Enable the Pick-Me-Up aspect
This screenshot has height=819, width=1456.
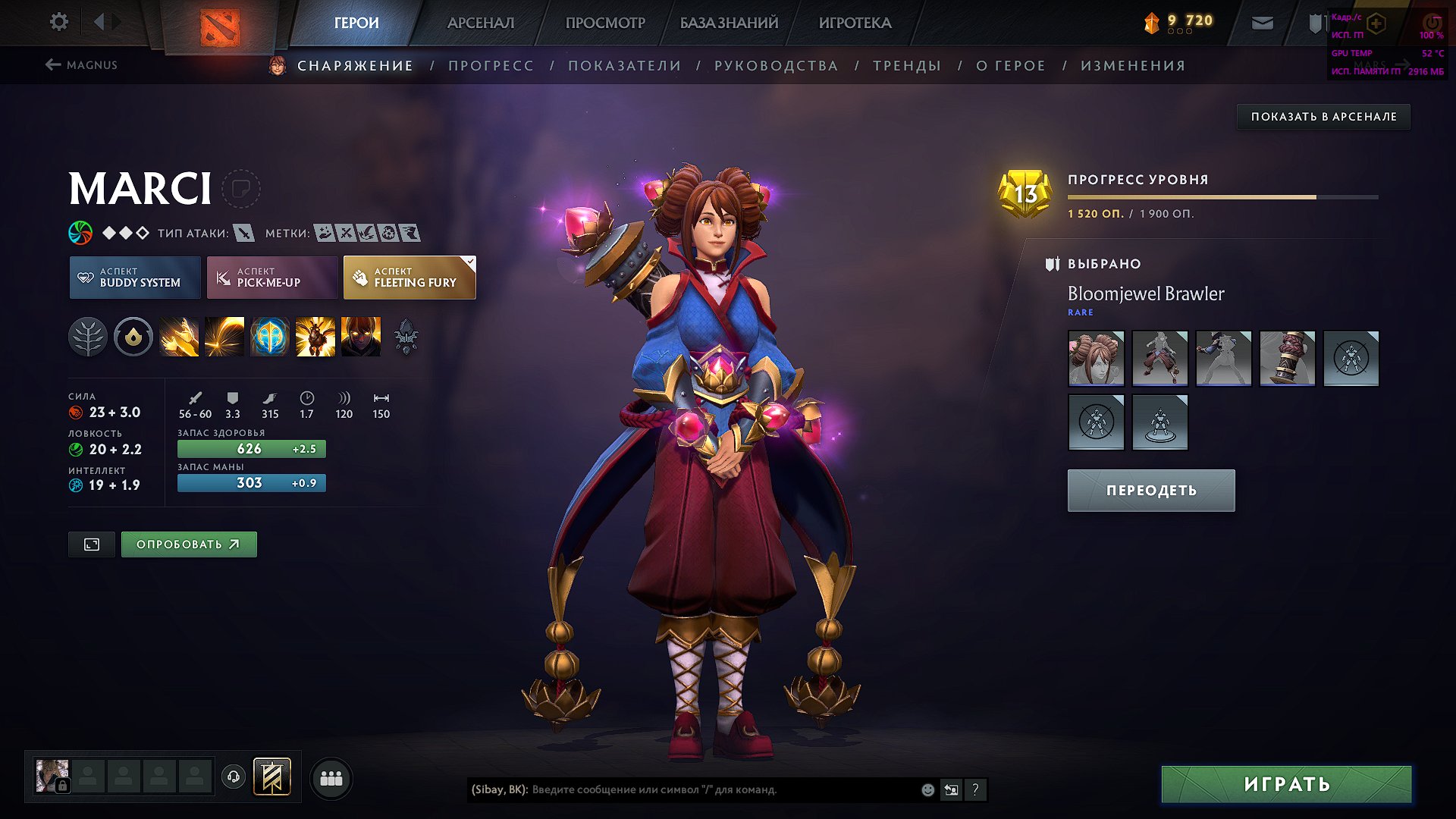click(271, 277)
